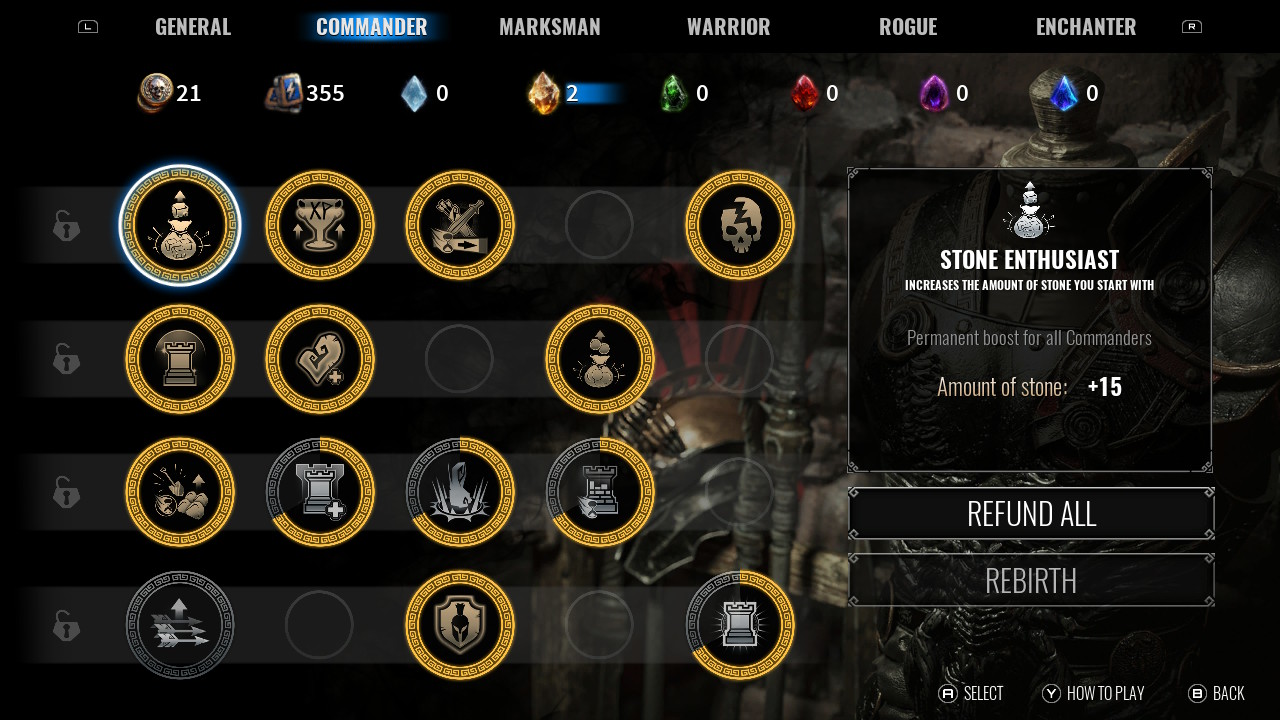This screenshot has width=1280, height=720.
Task: Select the triple arrows upgrade icon
Action: pos(180,625)
